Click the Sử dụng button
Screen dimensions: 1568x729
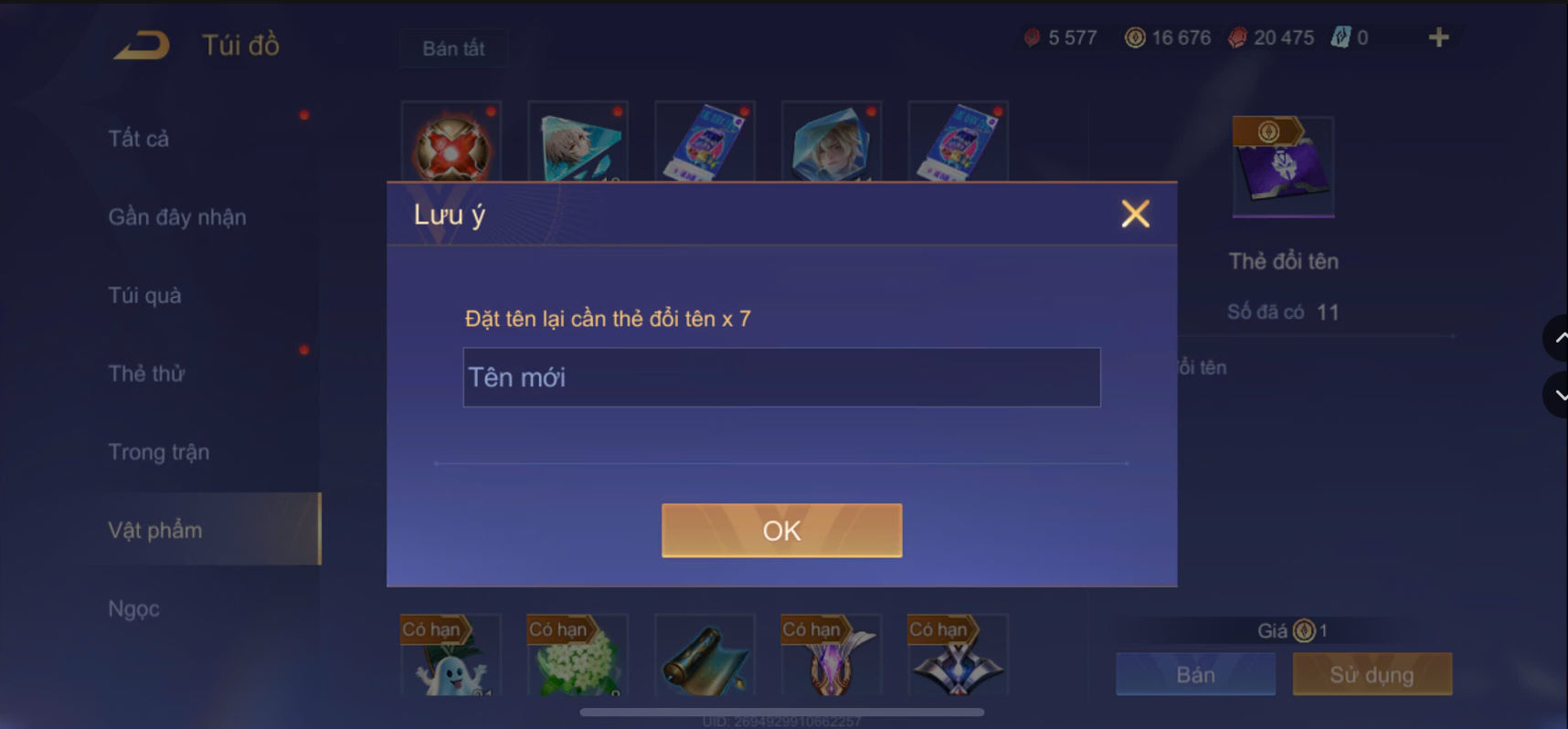(1372, 674)
